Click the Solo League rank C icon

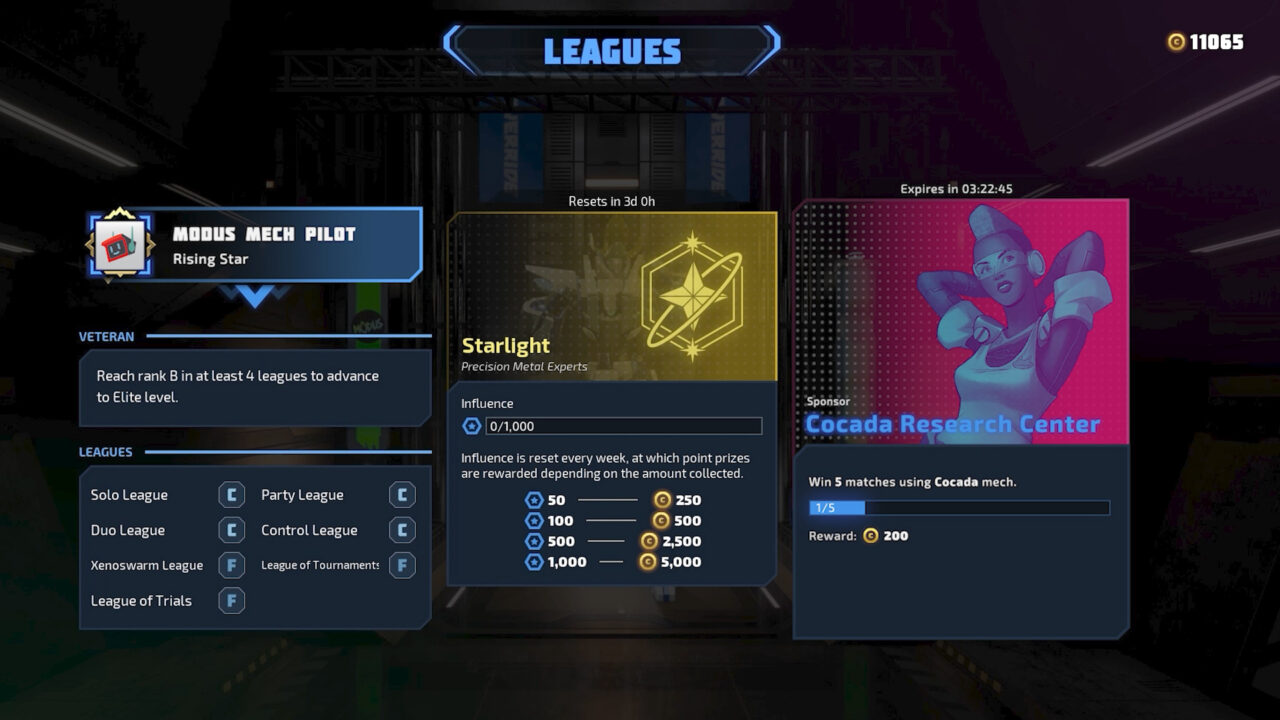click(230, 494)
